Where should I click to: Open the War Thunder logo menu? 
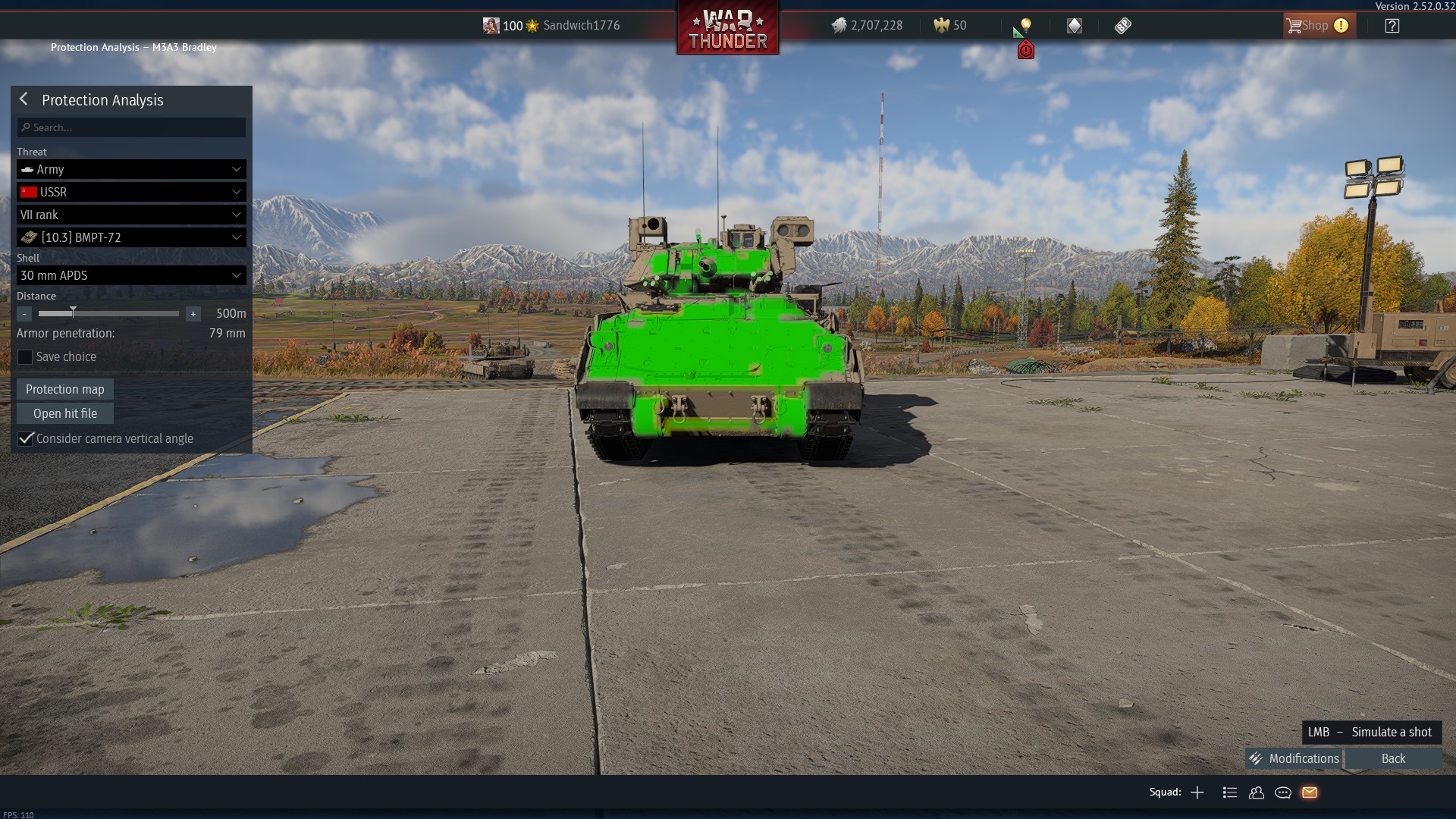click(x=727, y=29)
